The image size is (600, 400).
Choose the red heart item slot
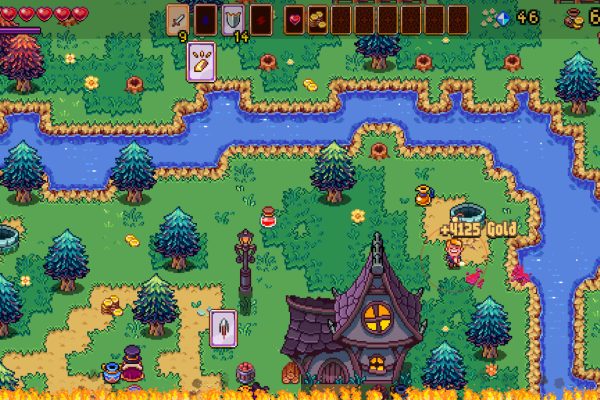(x=295, y=19)
